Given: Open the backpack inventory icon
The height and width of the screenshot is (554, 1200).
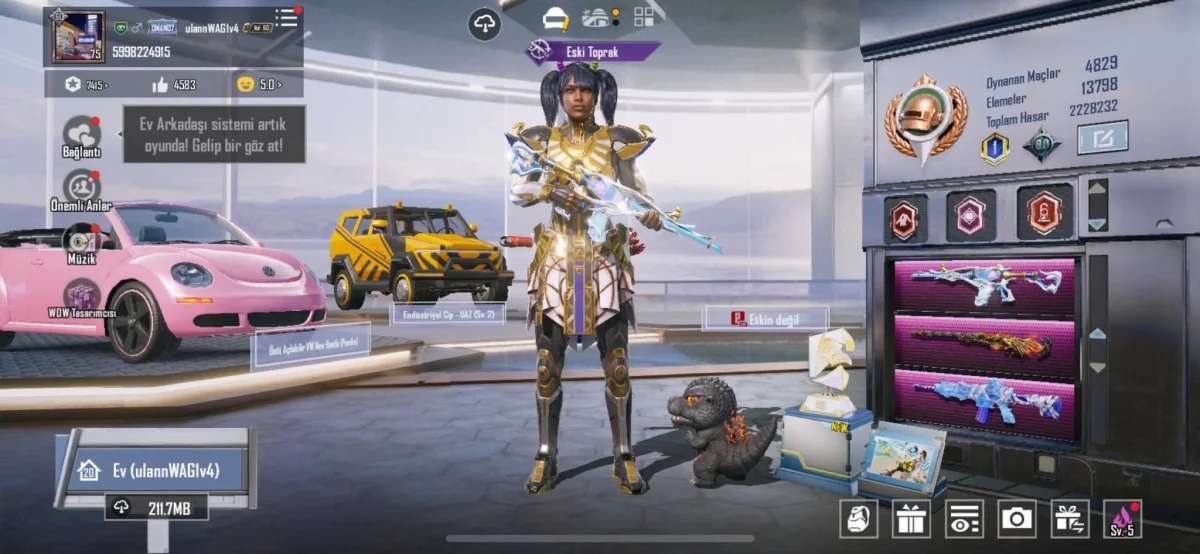Looking at the screenshot, I should (858, 518).
